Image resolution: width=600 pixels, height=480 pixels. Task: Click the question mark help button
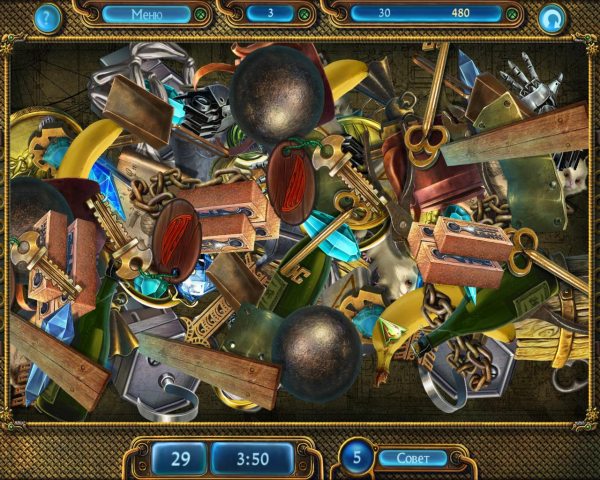[x=46, y=16]
